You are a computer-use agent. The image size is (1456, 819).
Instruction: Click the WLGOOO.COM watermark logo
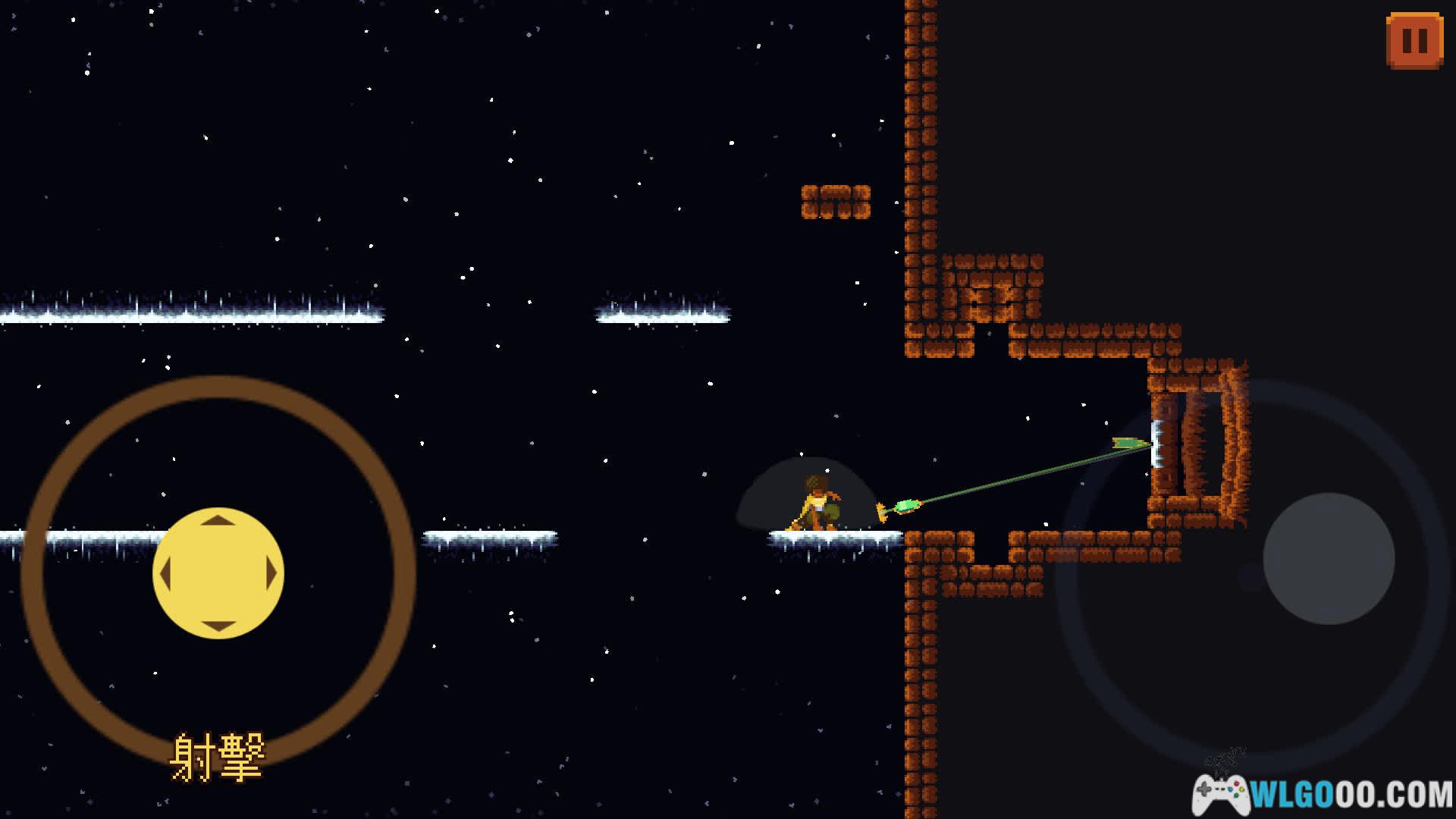(1323, 792)
